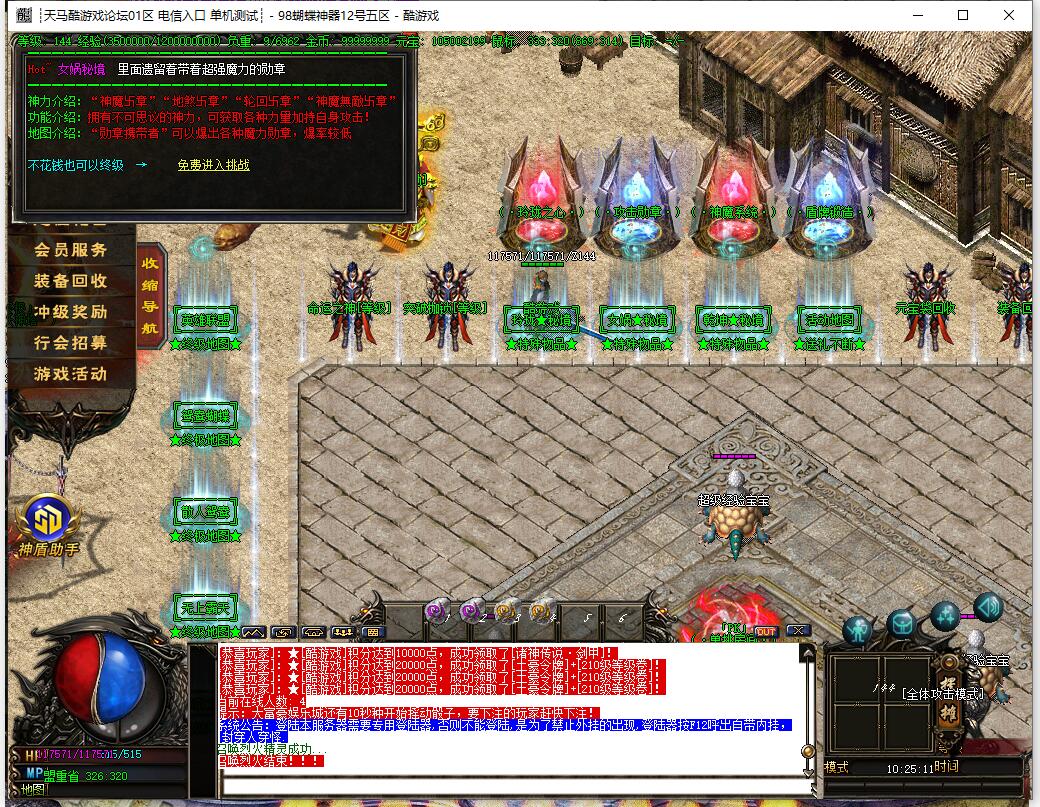1040x807 pixels.
Task: Open the character figure round icon
Action: (x=857, y=629)
